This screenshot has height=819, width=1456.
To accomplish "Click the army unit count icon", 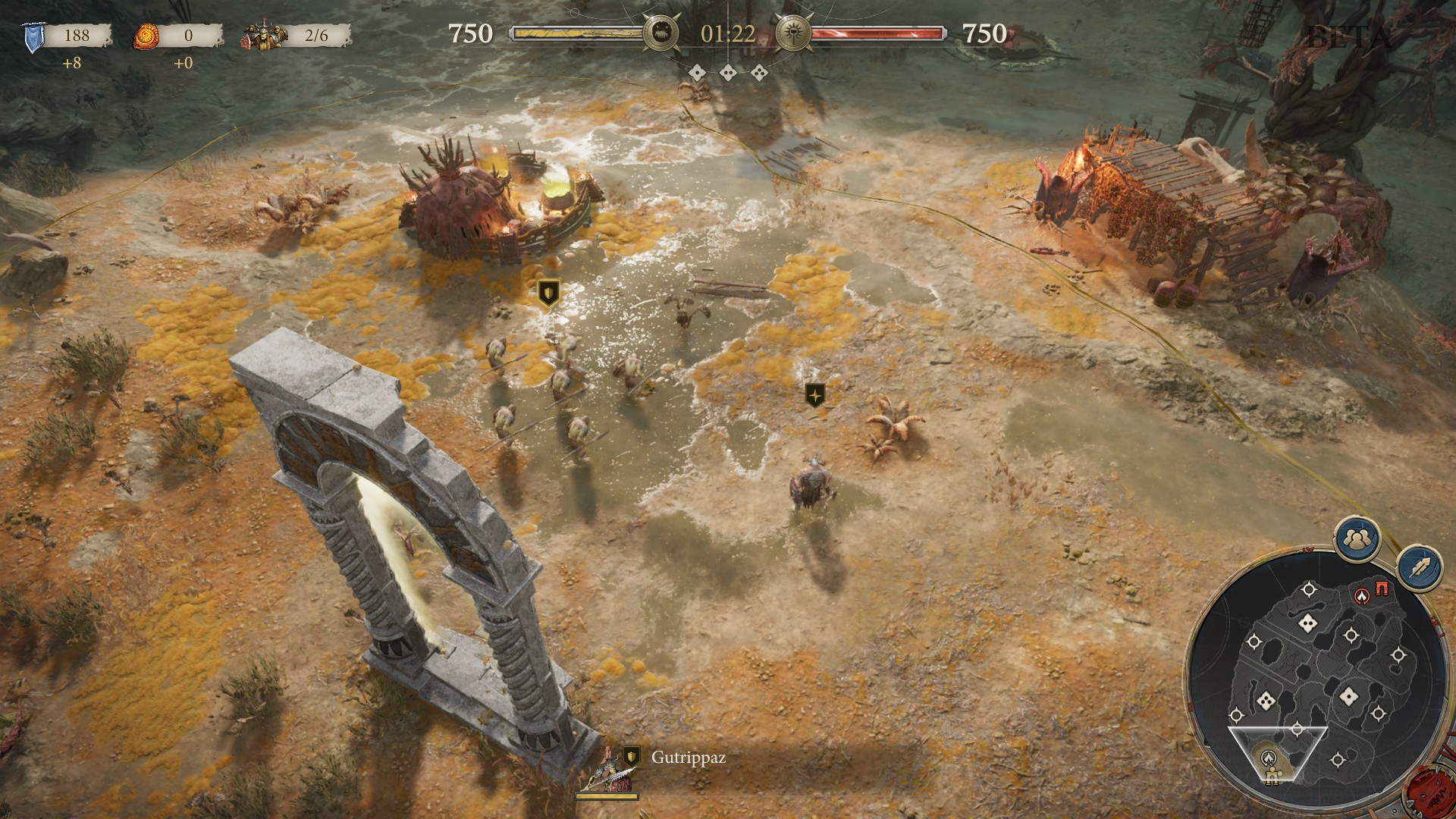I will tap(260, 36).
